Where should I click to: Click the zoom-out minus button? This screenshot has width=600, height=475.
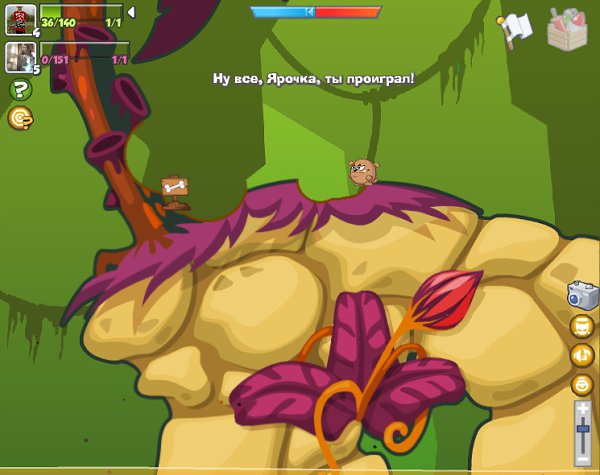click(583, 458)
